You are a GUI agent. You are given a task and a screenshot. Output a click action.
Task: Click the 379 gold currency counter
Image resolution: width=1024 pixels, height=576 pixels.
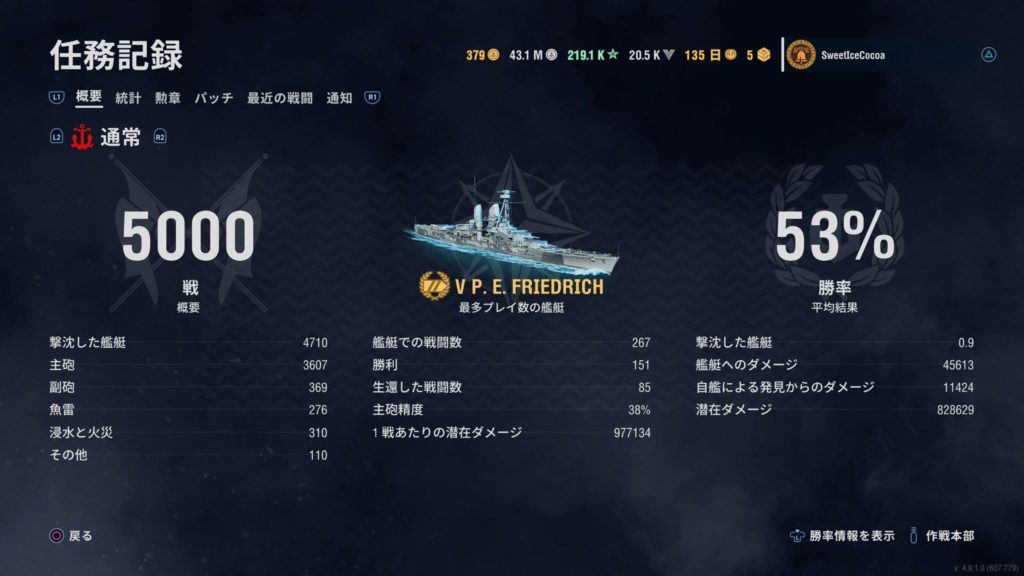[x=482, y=55]
